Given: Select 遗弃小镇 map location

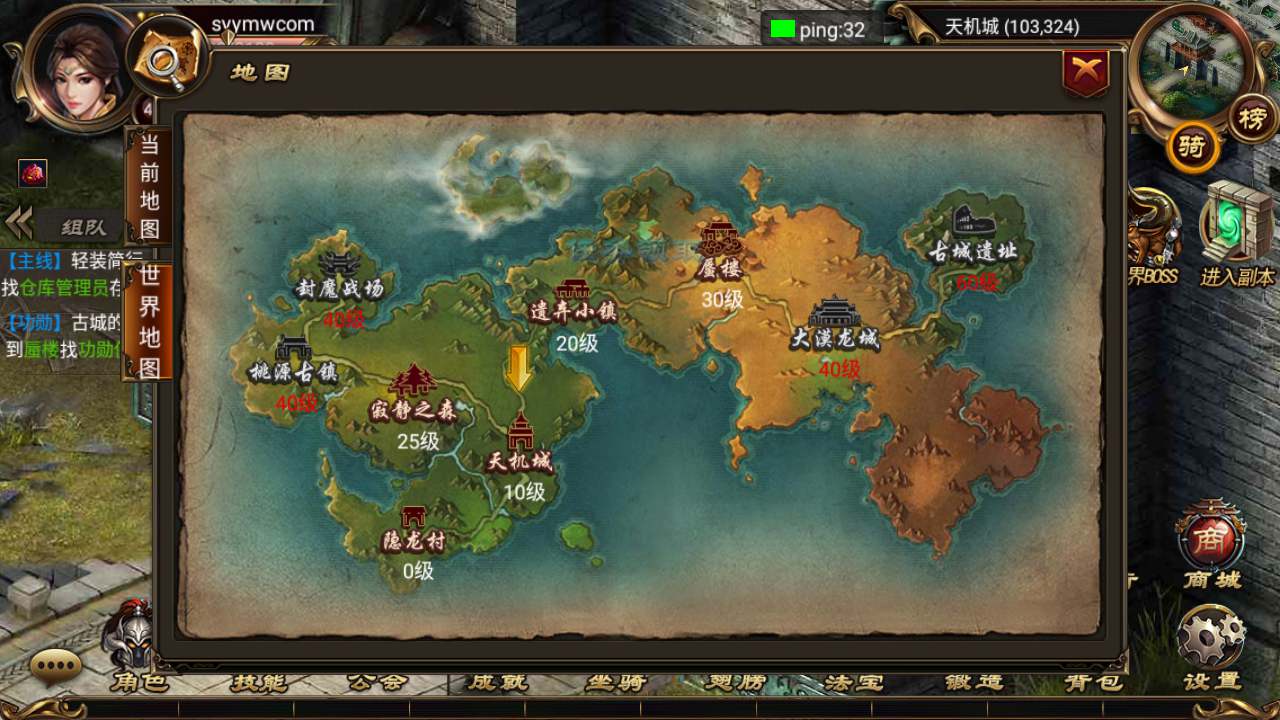Looking at the screenshot, I should 572,299.
